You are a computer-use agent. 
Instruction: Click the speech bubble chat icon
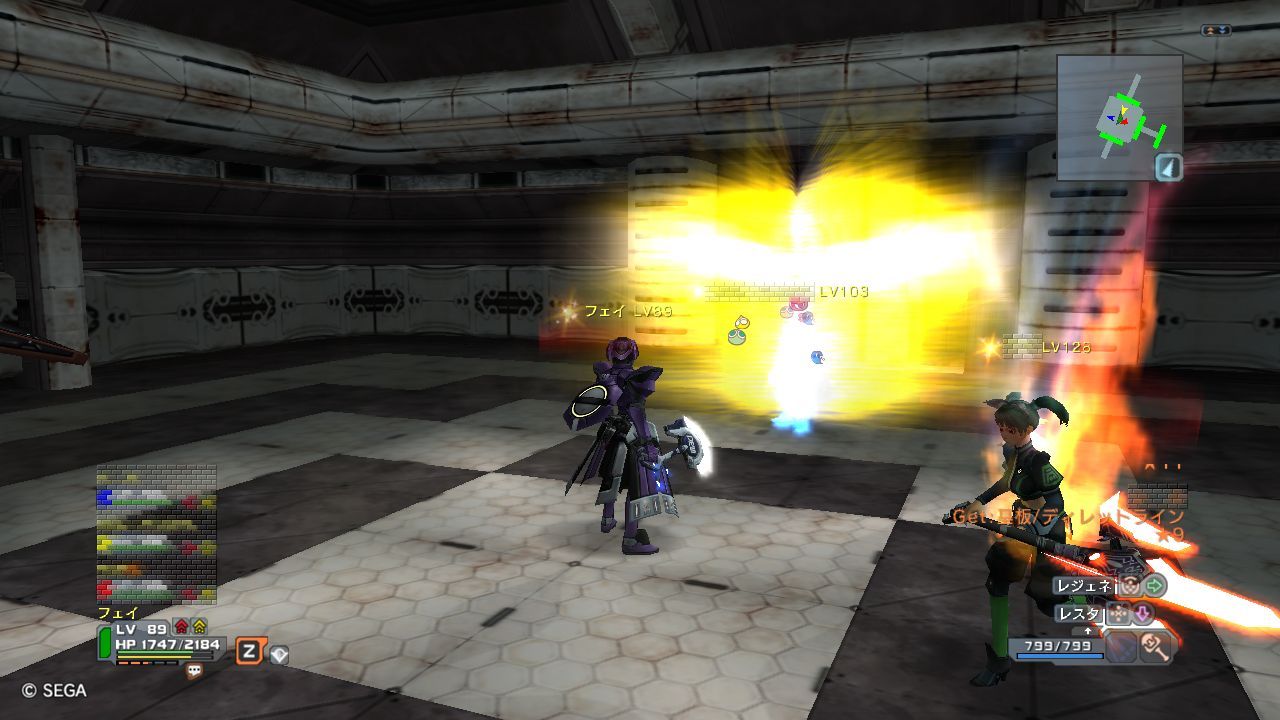pyautogui.click(x=194, y=672)
